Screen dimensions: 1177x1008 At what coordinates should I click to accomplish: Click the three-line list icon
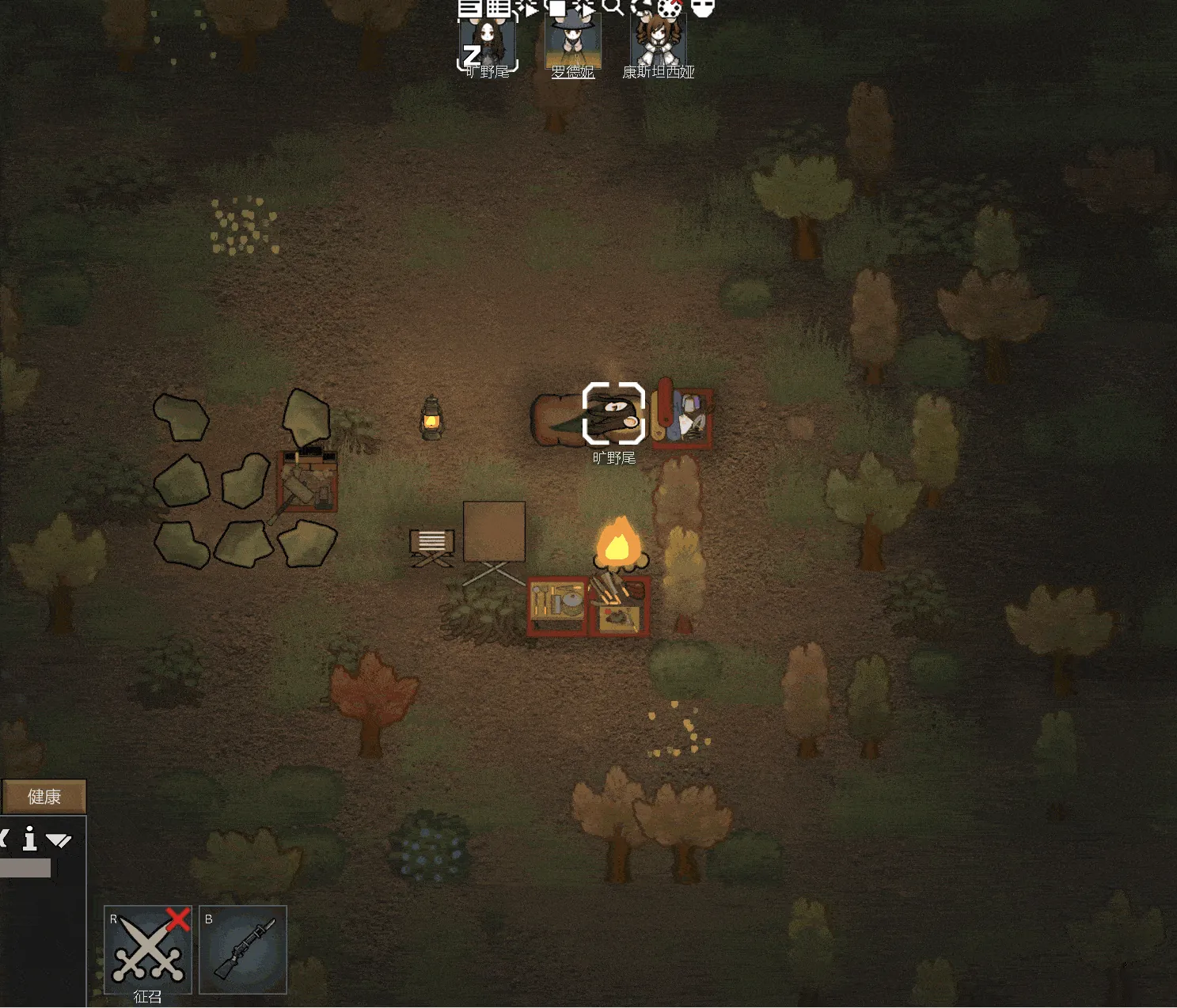[x=469, y=8]
